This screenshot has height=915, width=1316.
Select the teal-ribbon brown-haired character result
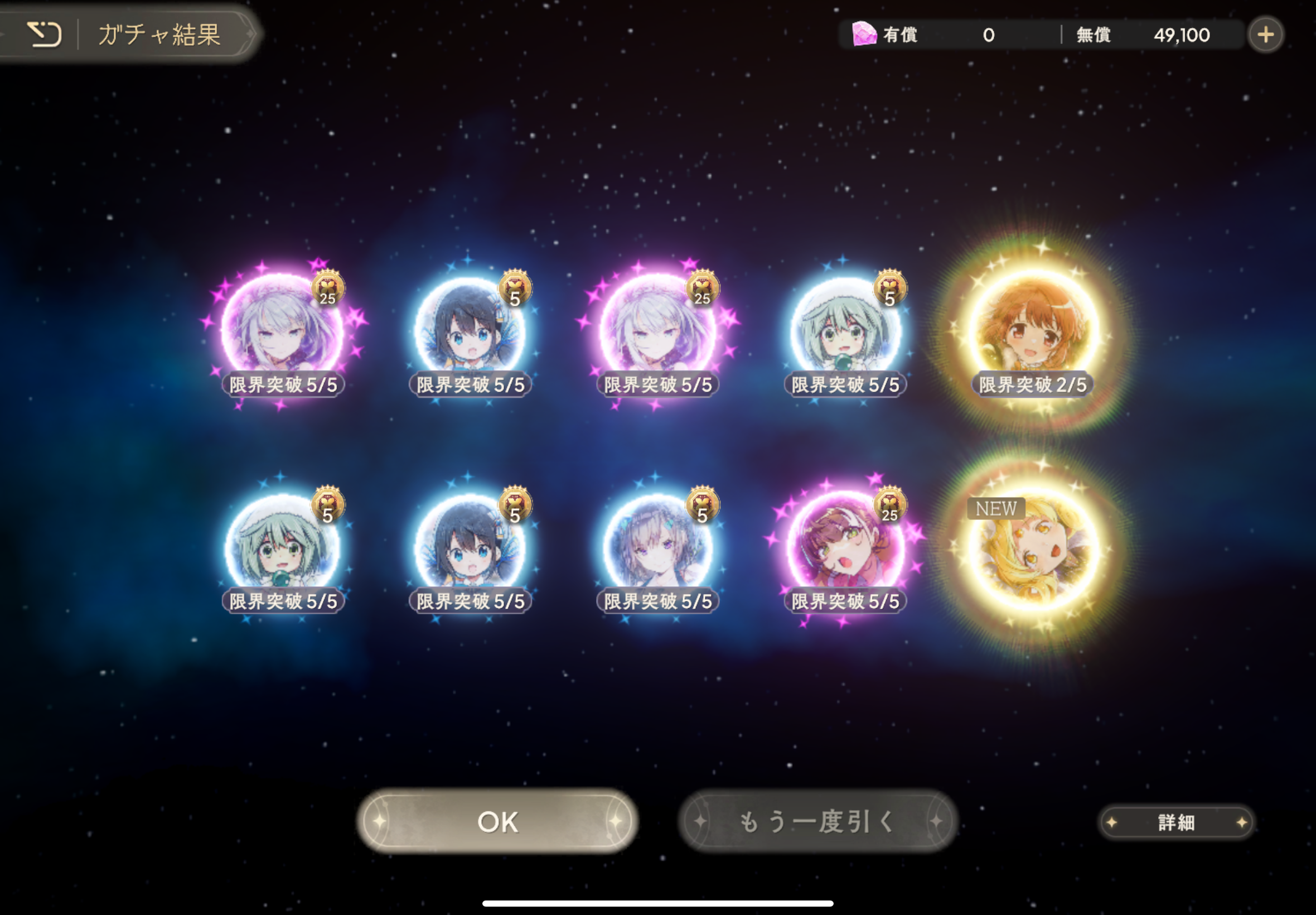657,548
